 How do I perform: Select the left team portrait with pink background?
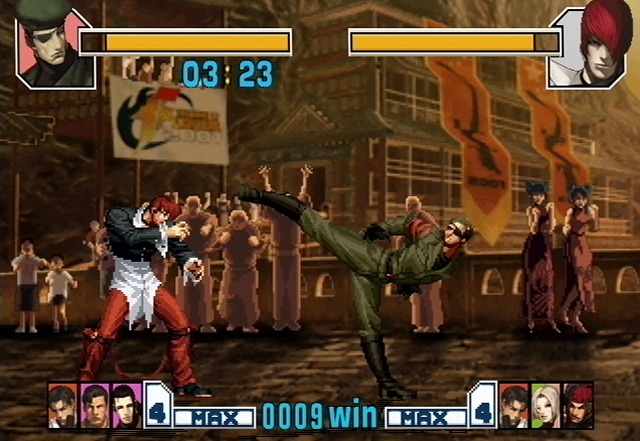[94, 404]
